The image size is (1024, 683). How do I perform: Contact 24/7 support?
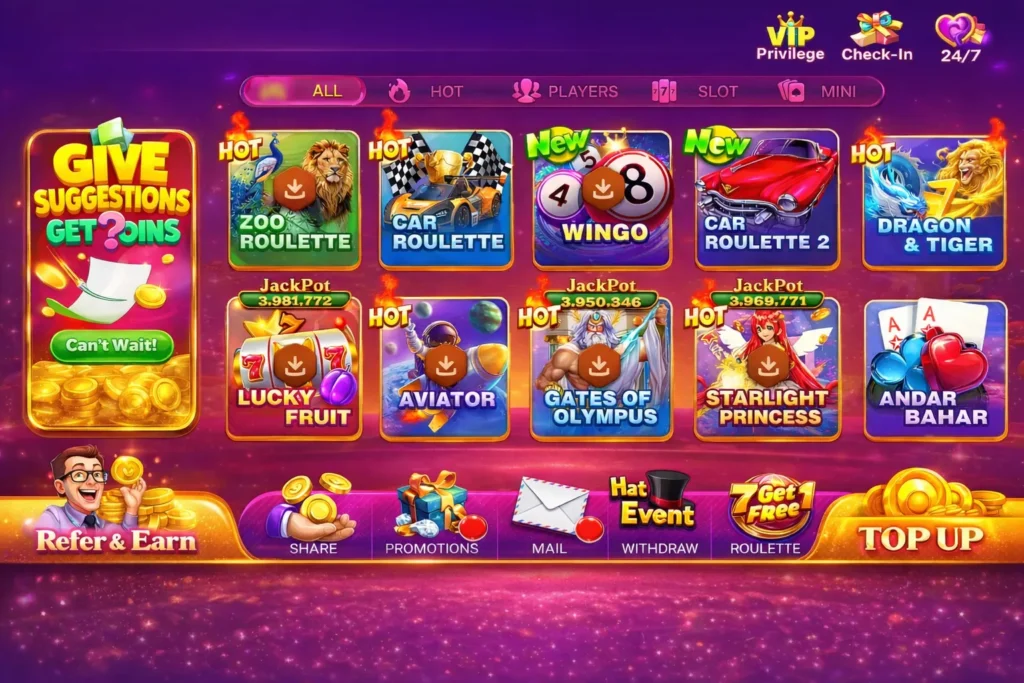tap(961, 37)
